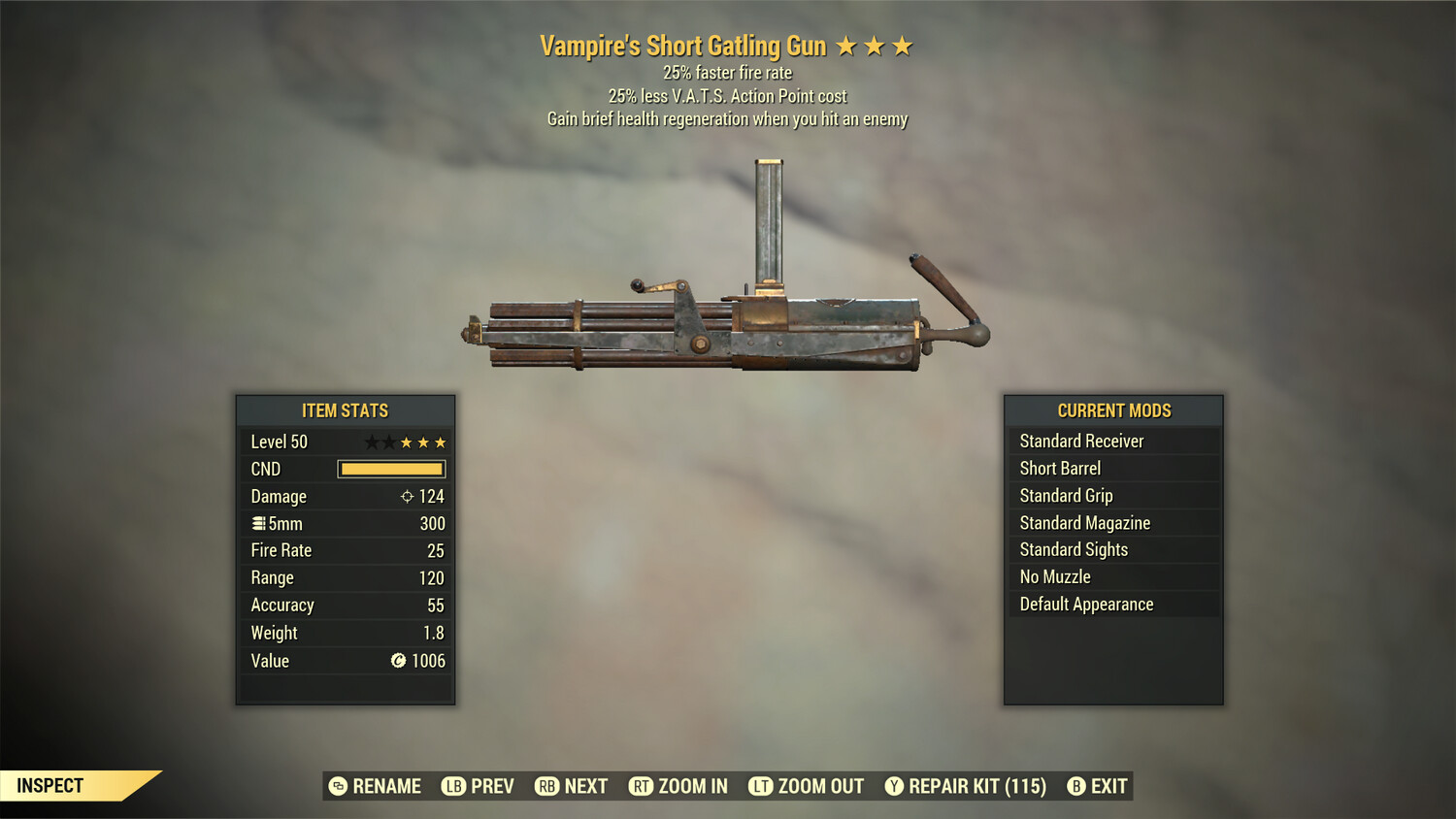Image resolution: width=1456 pixels, height=819 pixels.
Task: Switch to the INSPECT tab
Action: tap(50, 786)
